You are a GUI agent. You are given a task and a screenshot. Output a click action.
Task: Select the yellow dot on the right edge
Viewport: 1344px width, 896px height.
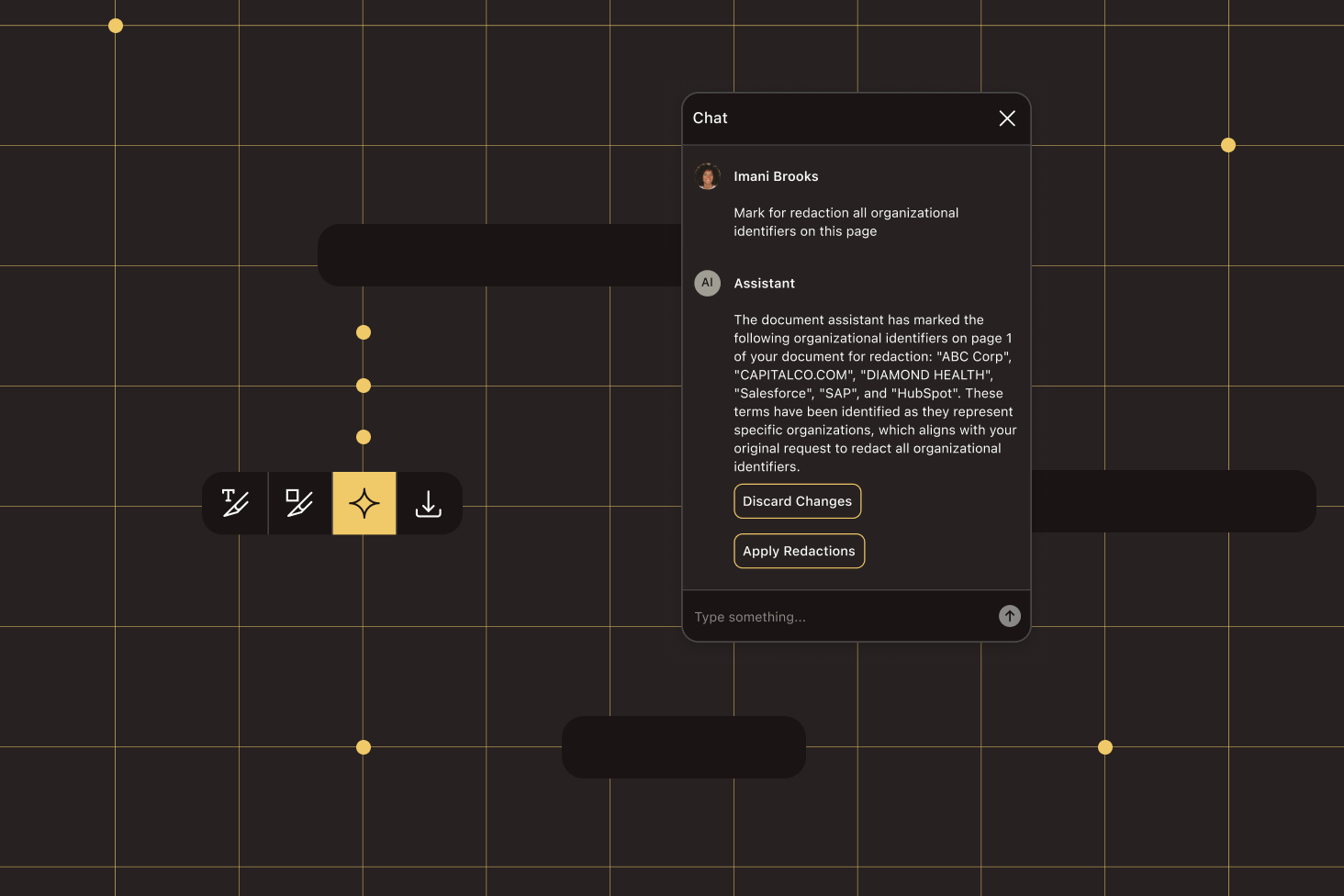tap(1228, 144)
